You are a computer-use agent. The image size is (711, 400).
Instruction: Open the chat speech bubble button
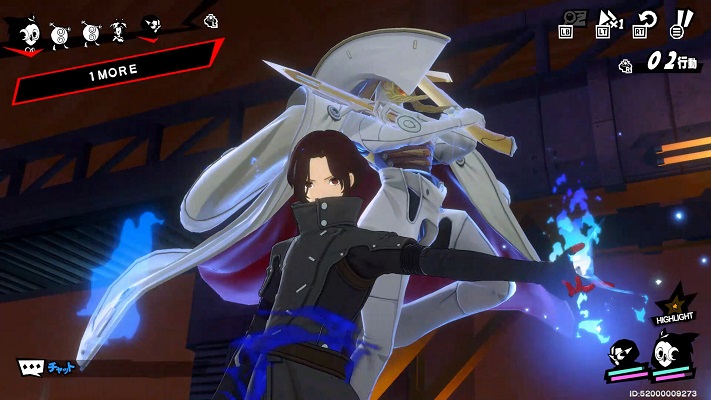point(31,367)
